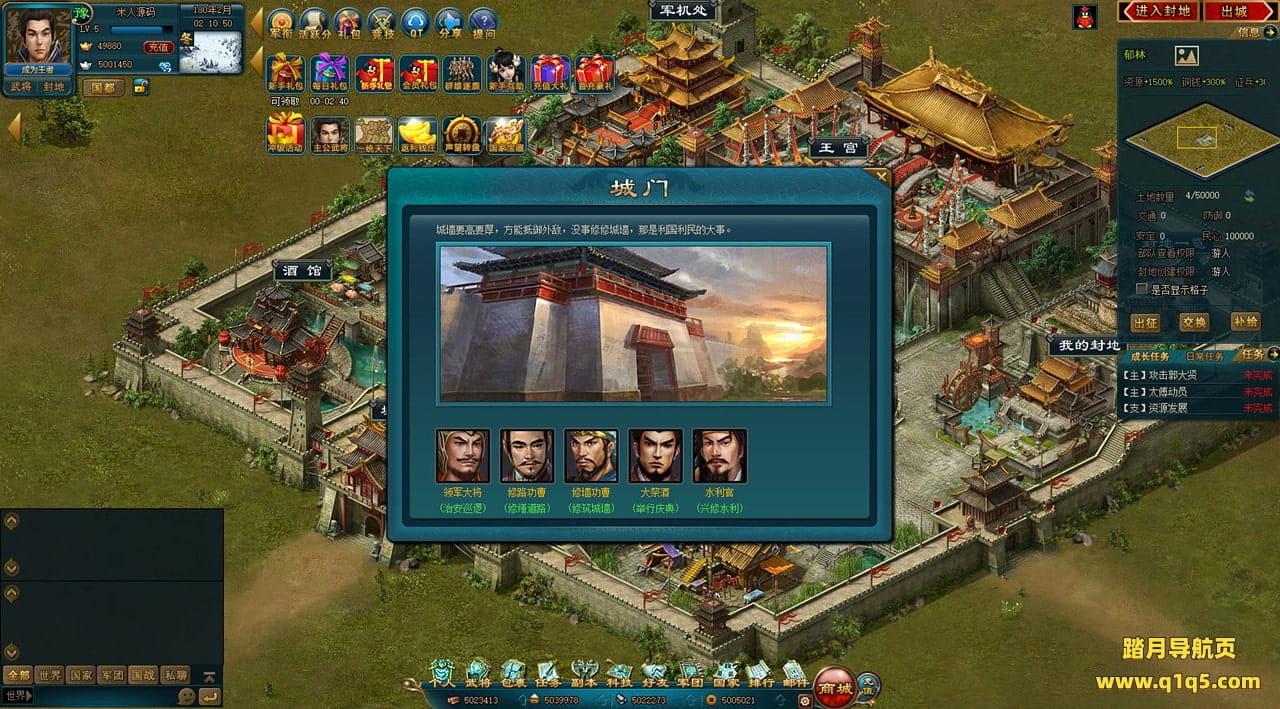1280x709 pixels.
Task: Pick the 修墙功曹 wall building officer
Action: (591, 457)
